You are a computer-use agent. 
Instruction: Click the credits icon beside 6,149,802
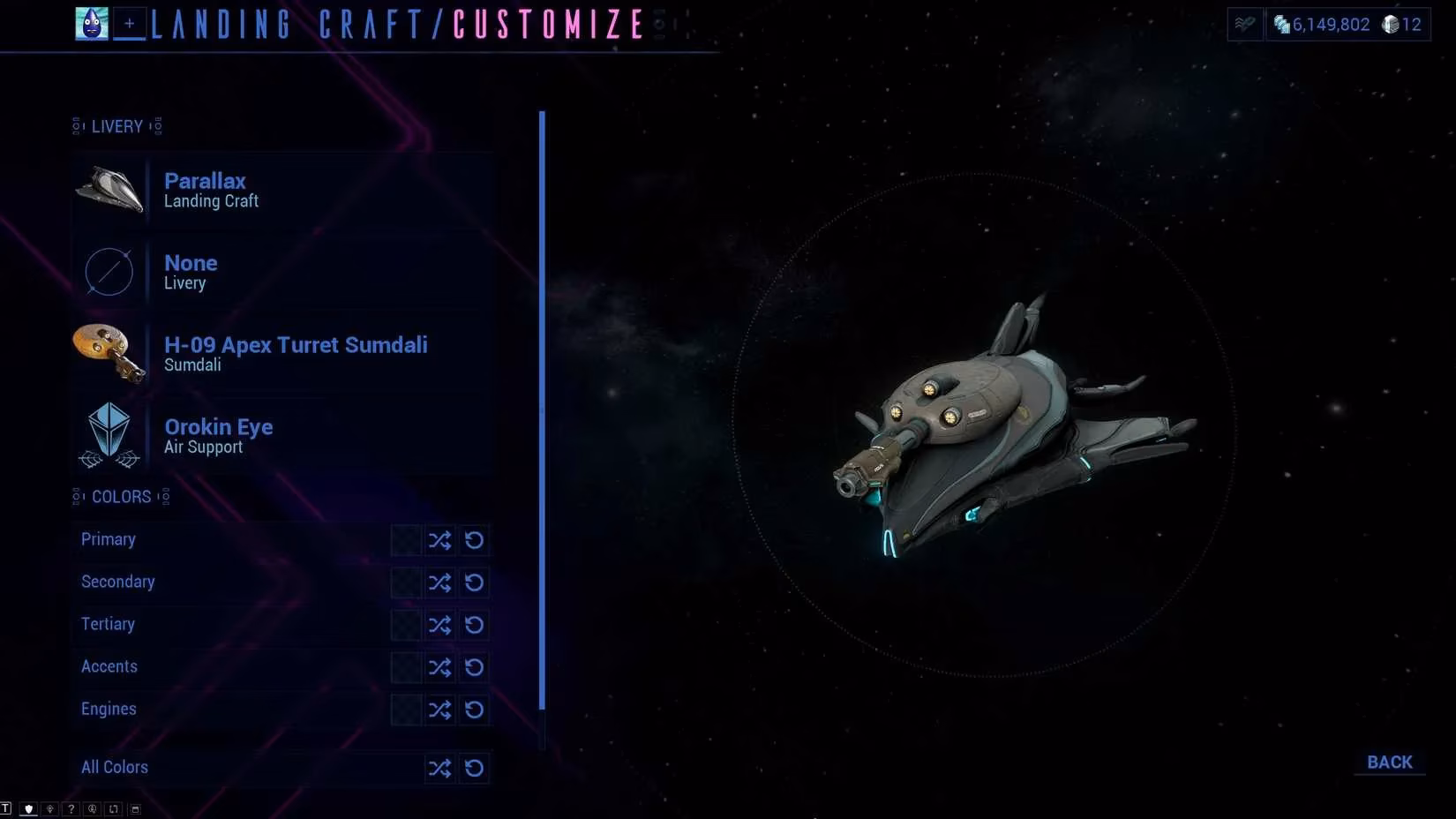point(1281,25)
